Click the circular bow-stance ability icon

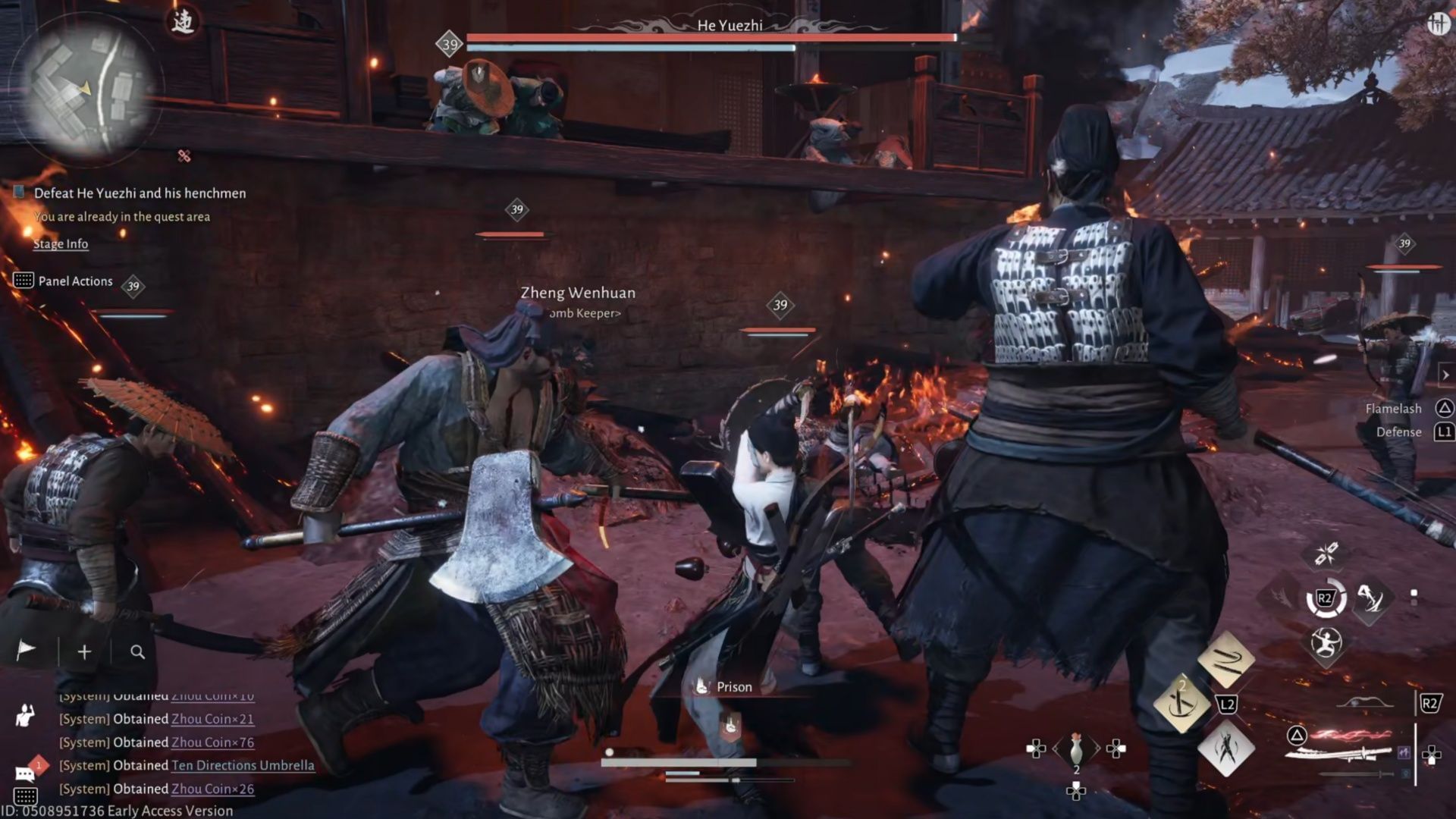pyautogui.click(x=1326, y=643)
